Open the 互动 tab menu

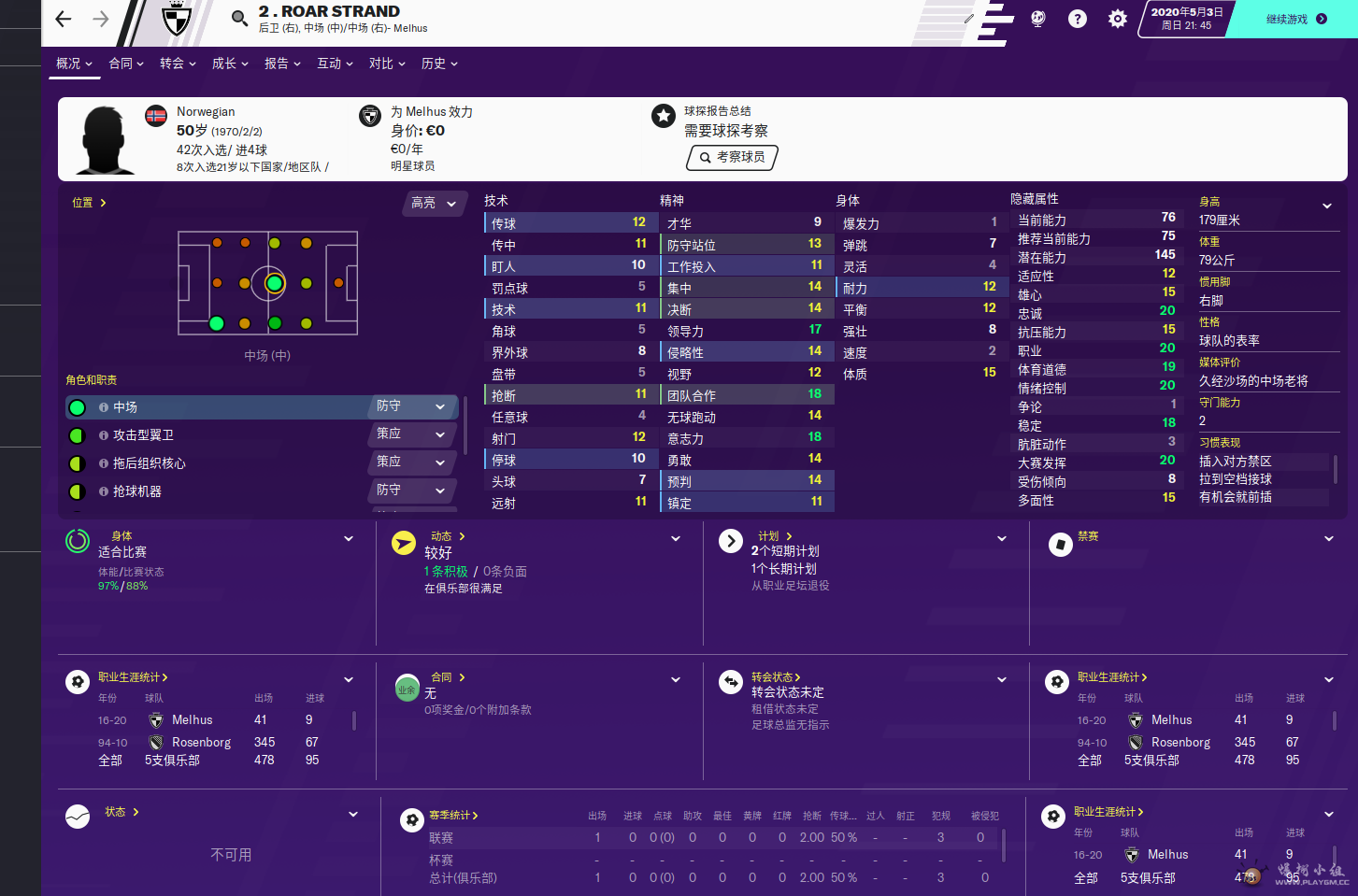(x=334, y=64)
